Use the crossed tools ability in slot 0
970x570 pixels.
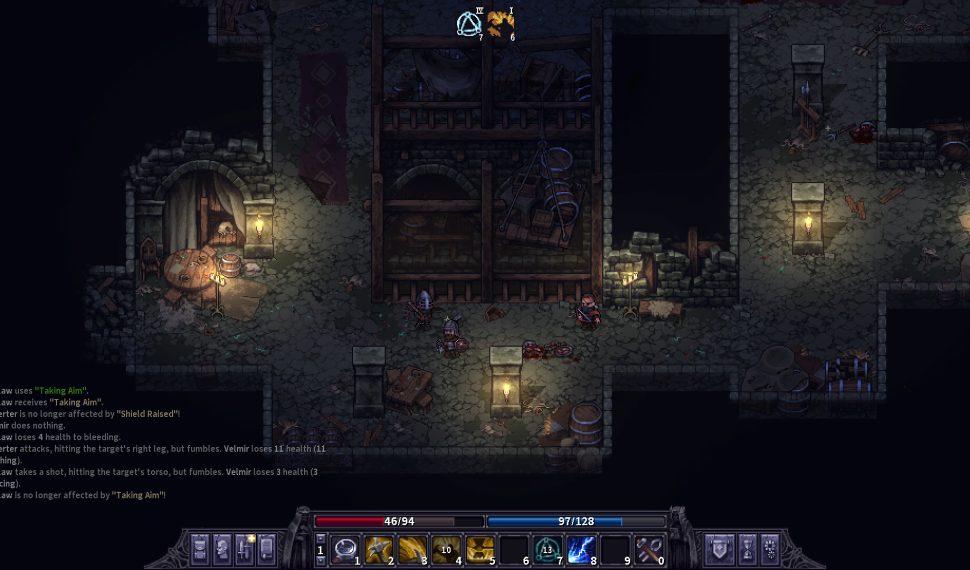[x=649, y=548]
